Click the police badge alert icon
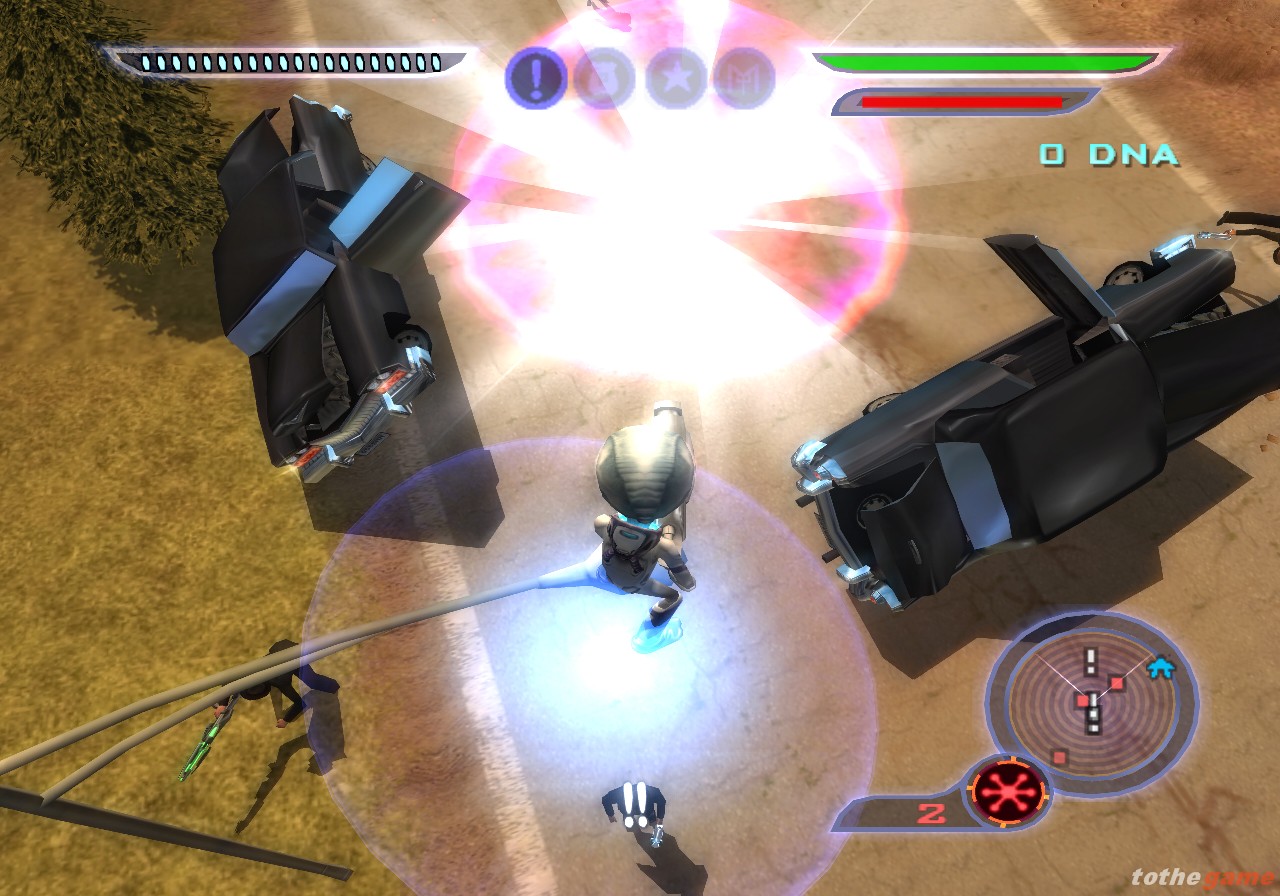This screenshot has height=896, width=1280. (x=604, y=78)
